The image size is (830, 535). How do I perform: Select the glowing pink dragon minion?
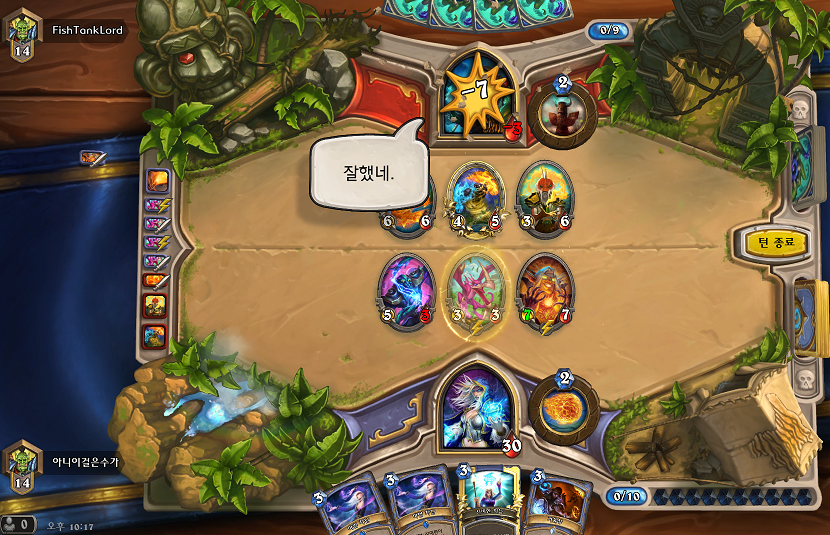tap(474, 292)
